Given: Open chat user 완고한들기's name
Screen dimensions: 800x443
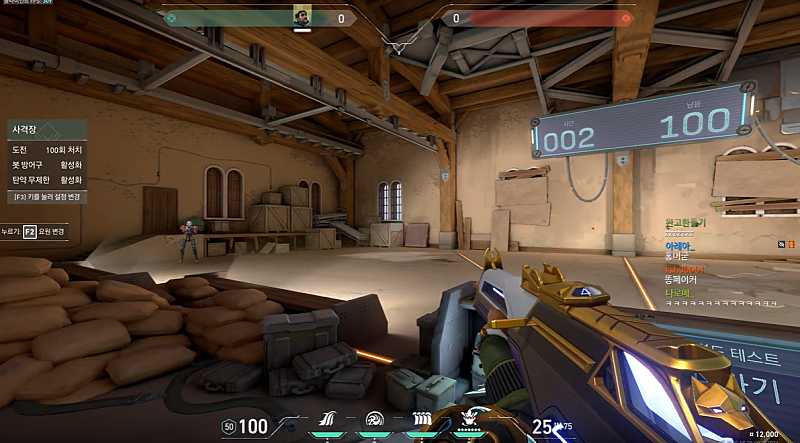Looking at the screenshot, I should 685,222.
